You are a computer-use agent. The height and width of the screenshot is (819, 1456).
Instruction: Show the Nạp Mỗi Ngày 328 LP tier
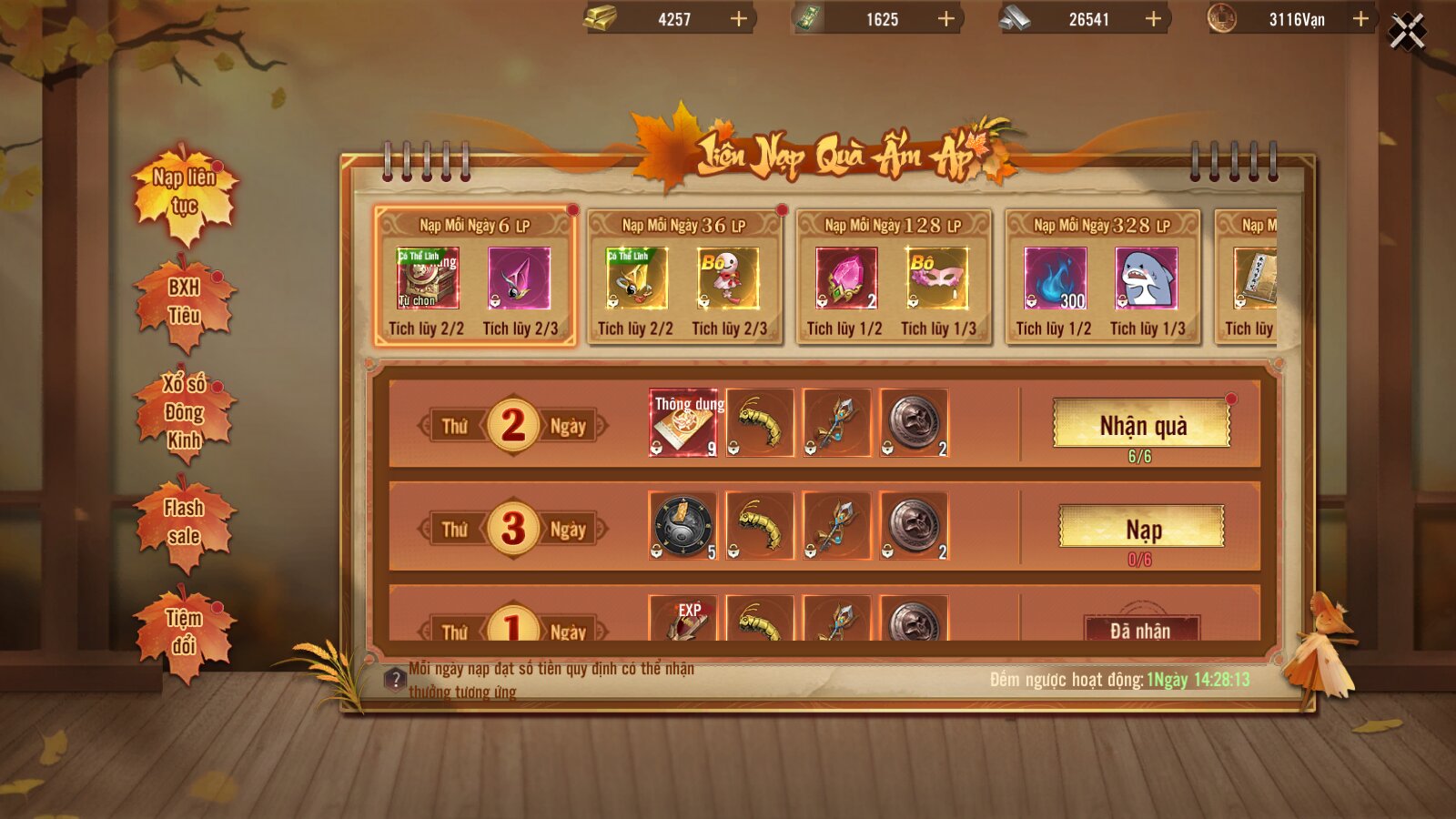tap(1101, 276)
